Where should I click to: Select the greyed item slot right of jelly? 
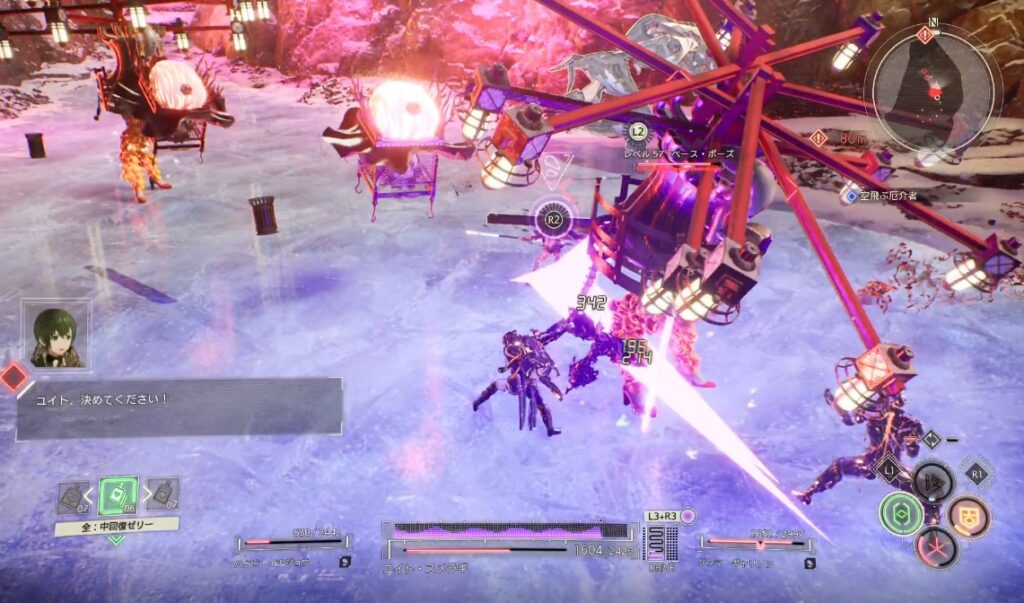[163, 494]
